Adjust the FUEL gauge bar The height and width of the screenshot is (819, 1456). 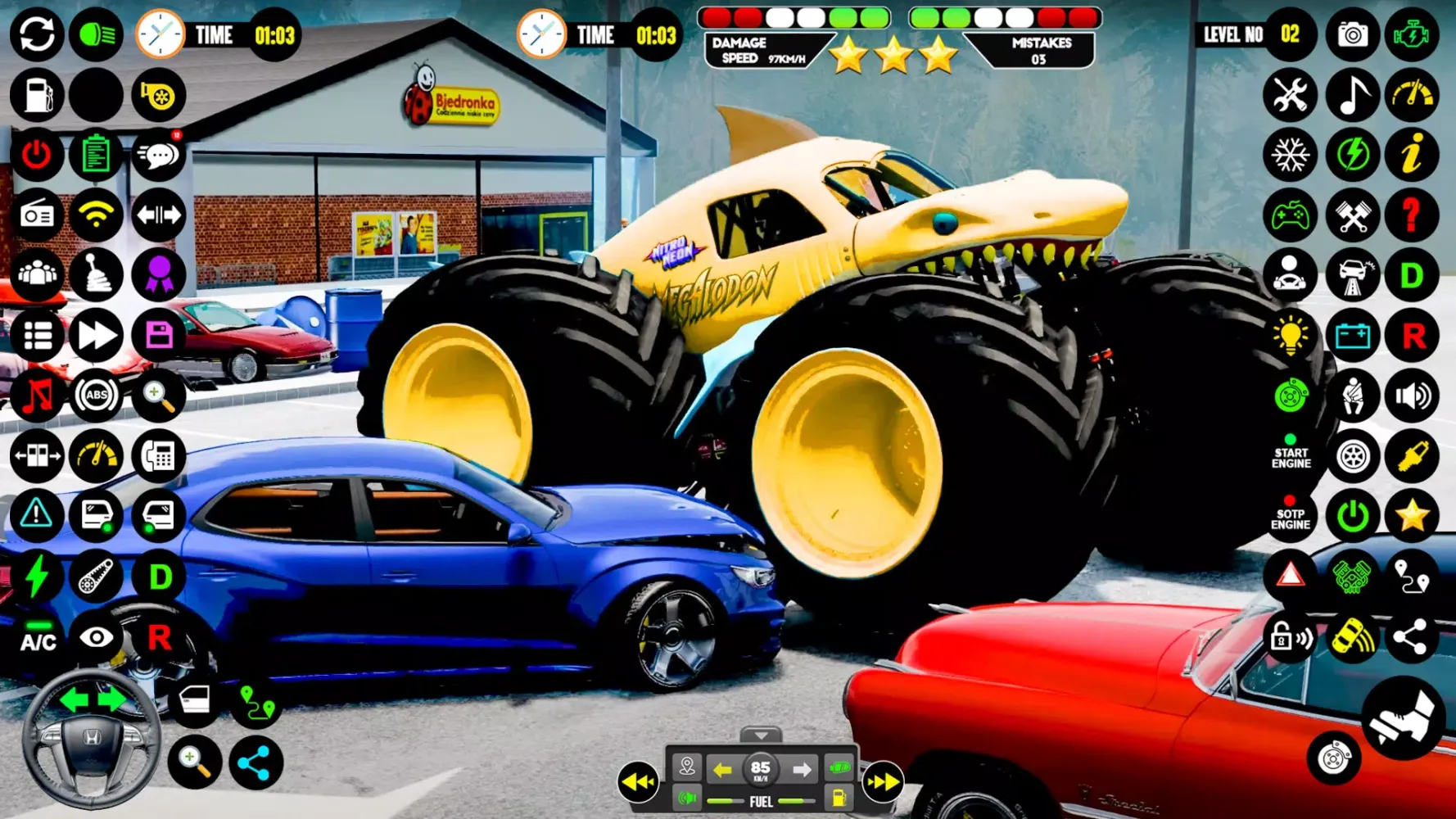761,801
